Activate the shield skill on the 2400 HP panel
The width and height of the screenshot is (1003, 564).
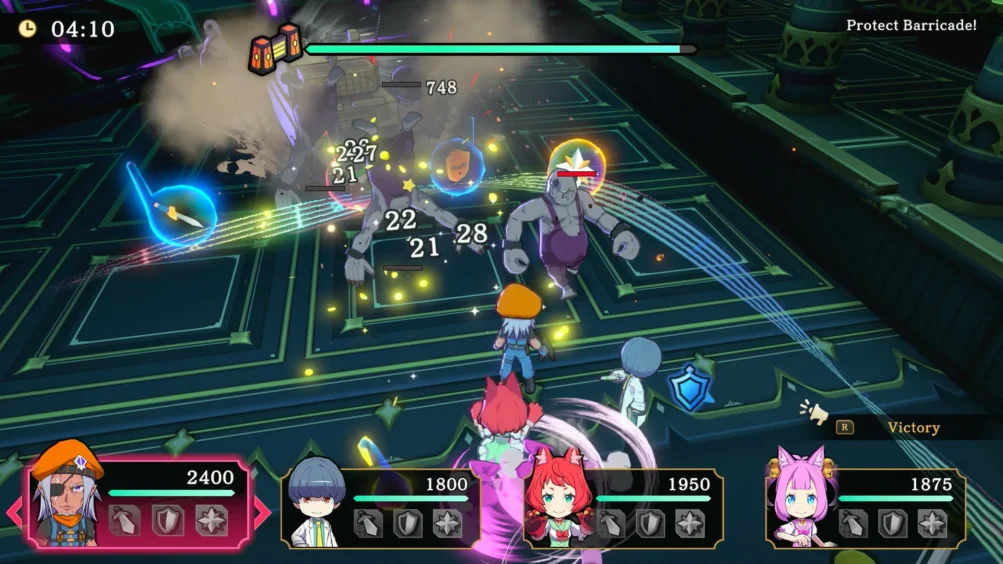tap(167, 520)
